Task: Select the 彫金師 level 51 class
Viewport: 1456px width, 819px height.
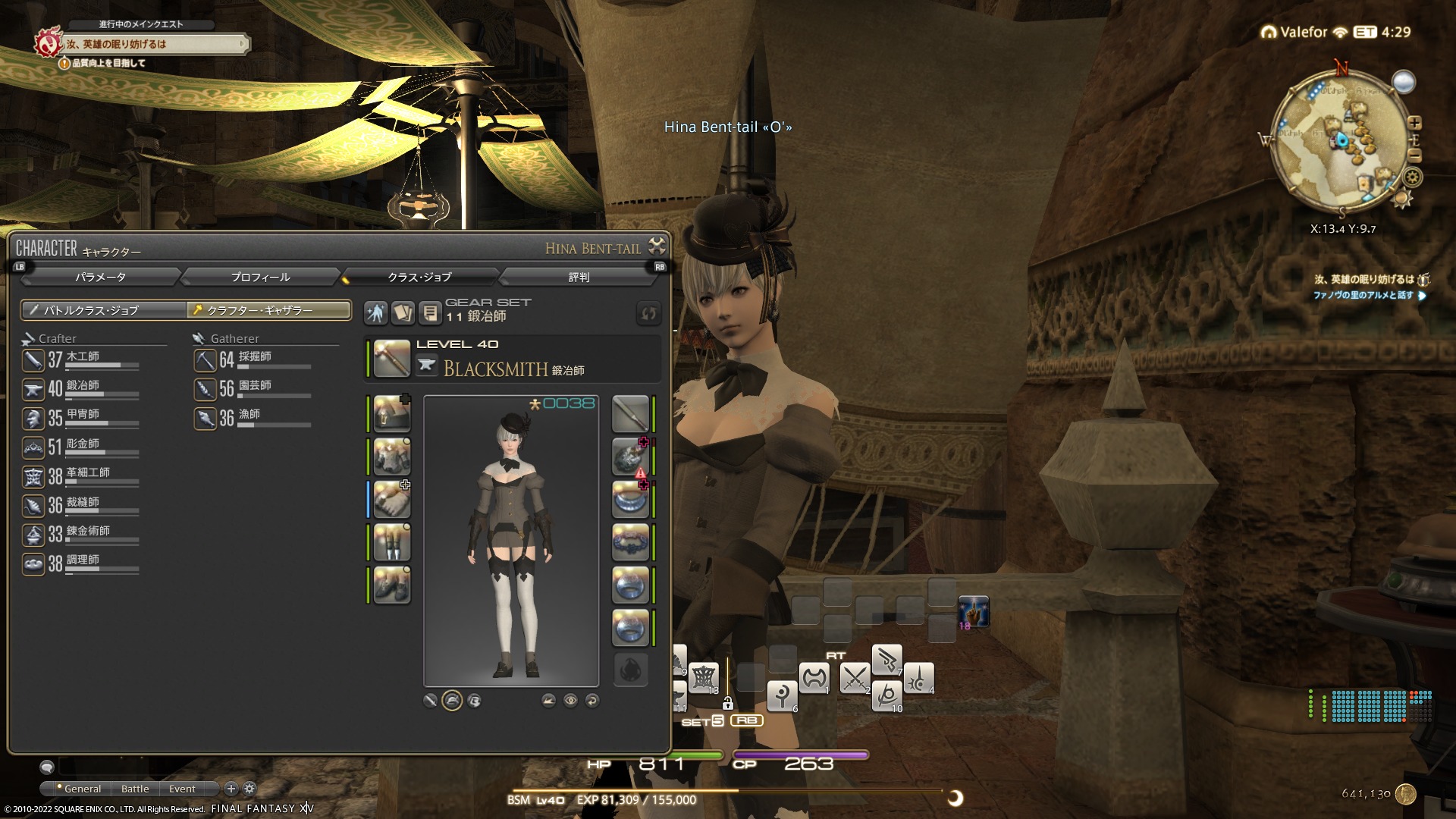Action: pyautogui.click(x=81, y=447)
